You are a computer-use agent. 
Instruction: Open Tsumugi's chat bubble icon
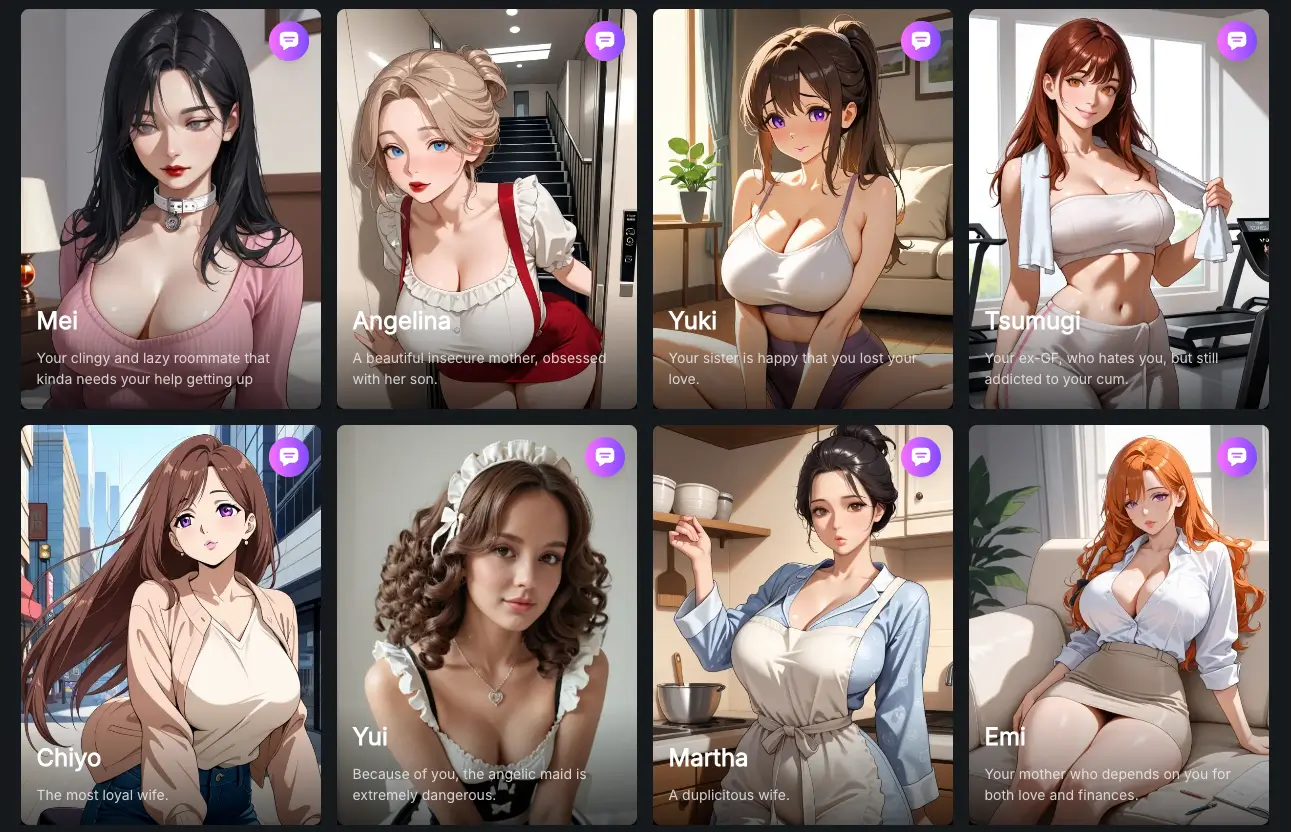point(1237,41)
